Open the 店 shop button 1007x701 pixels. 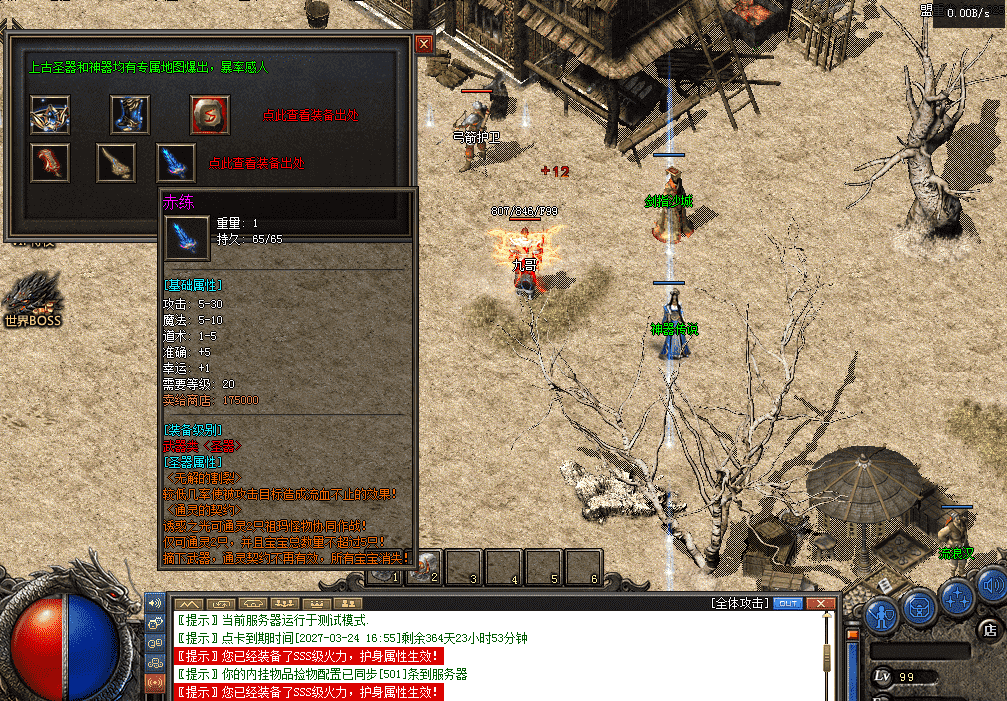pyautogui.click(x=990, y=630)
